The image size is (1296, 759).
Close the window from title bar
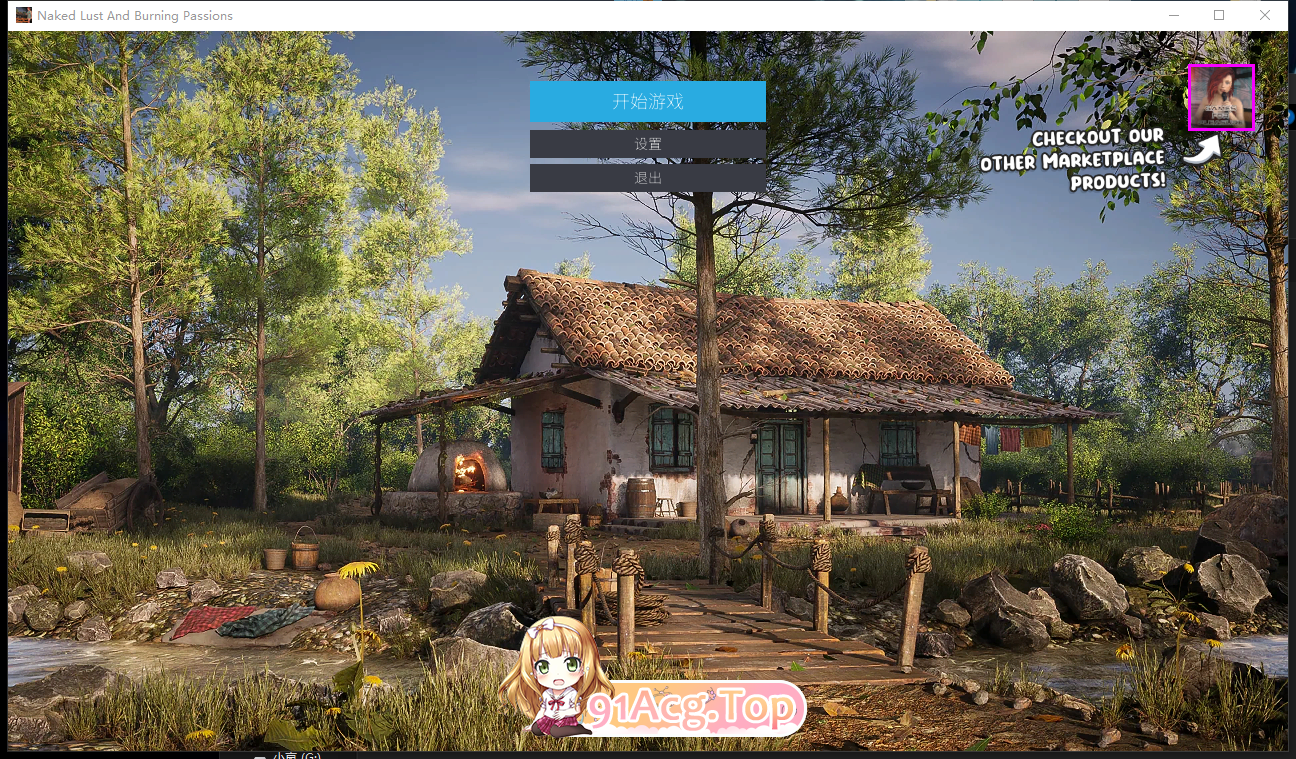pyautogui.click(x=1265, y=15)
